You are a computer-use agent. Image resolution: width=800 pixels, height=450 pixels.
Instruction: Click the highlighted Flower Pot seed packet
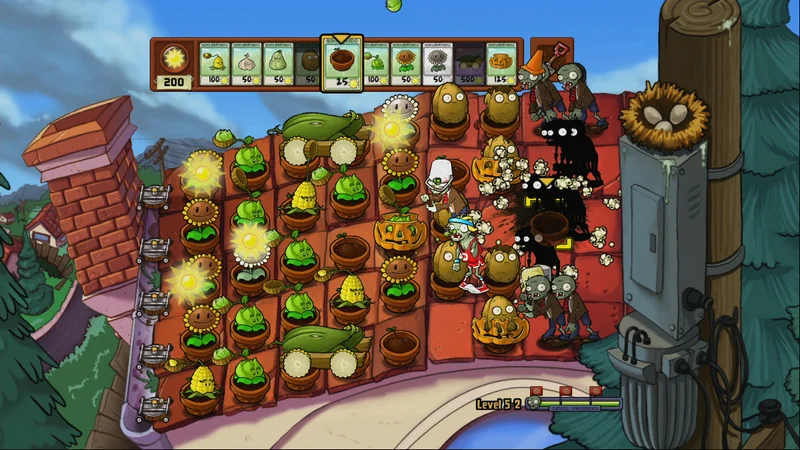click(x=341, y=63)
